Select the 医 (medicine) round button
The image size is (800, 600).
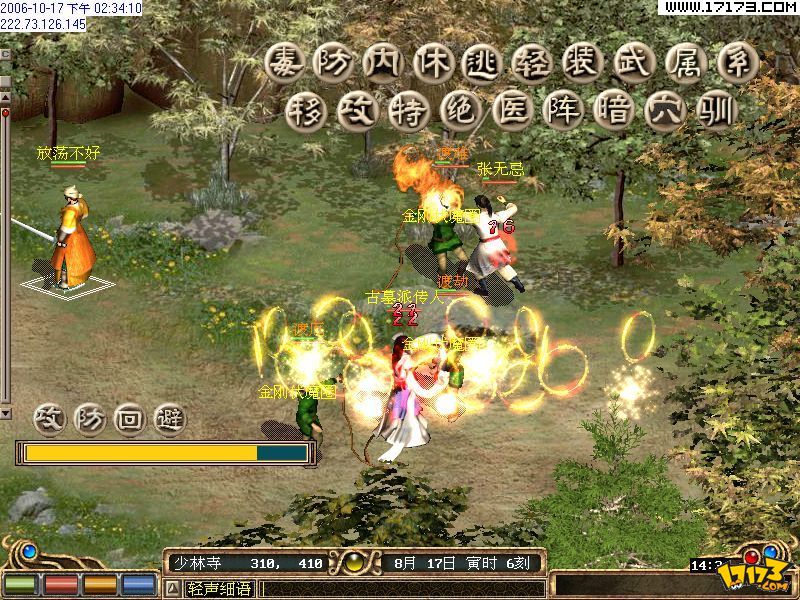[508, 110]
